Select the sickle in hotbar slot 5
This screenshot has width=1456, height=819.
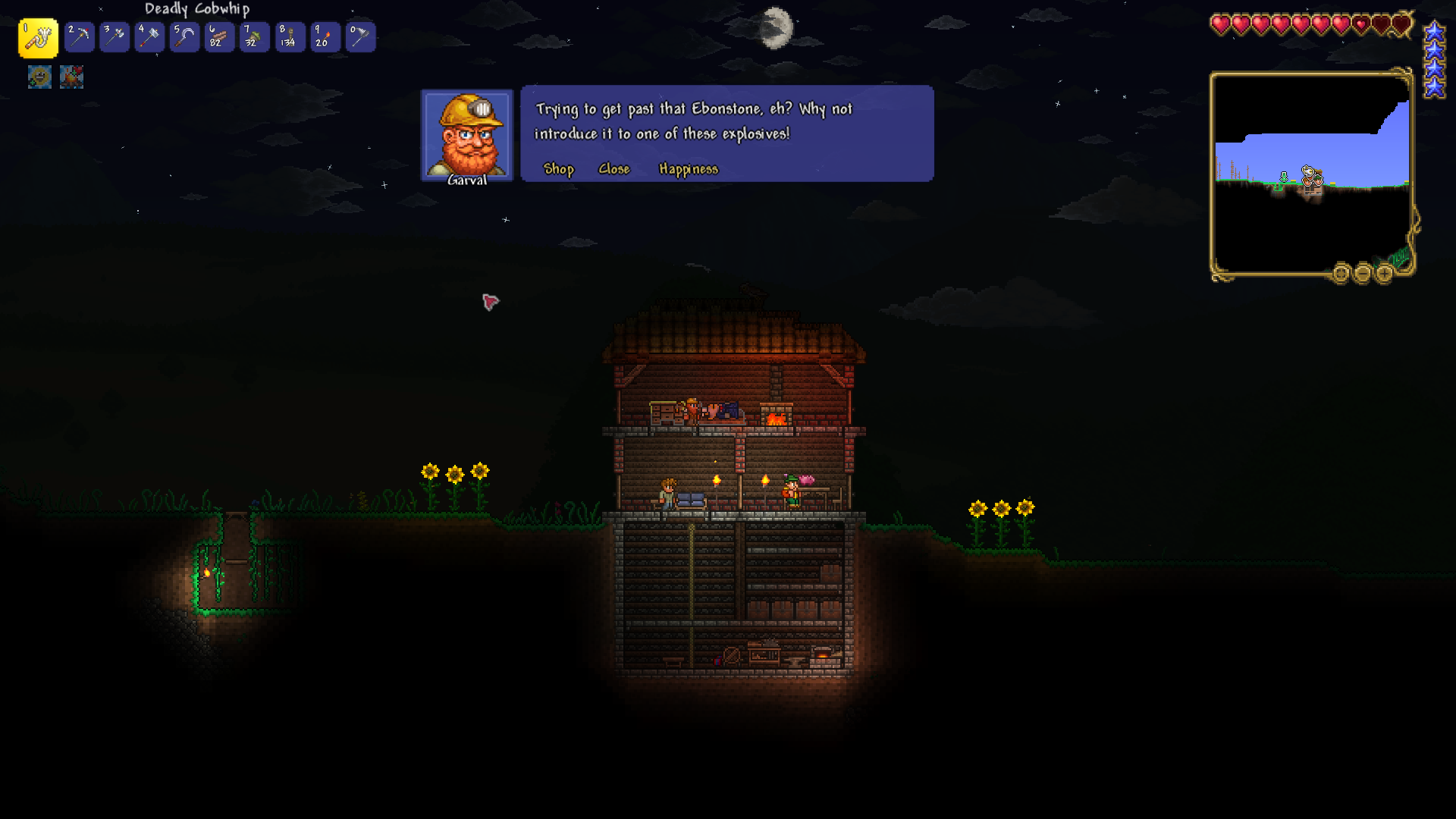coord(184,37)
